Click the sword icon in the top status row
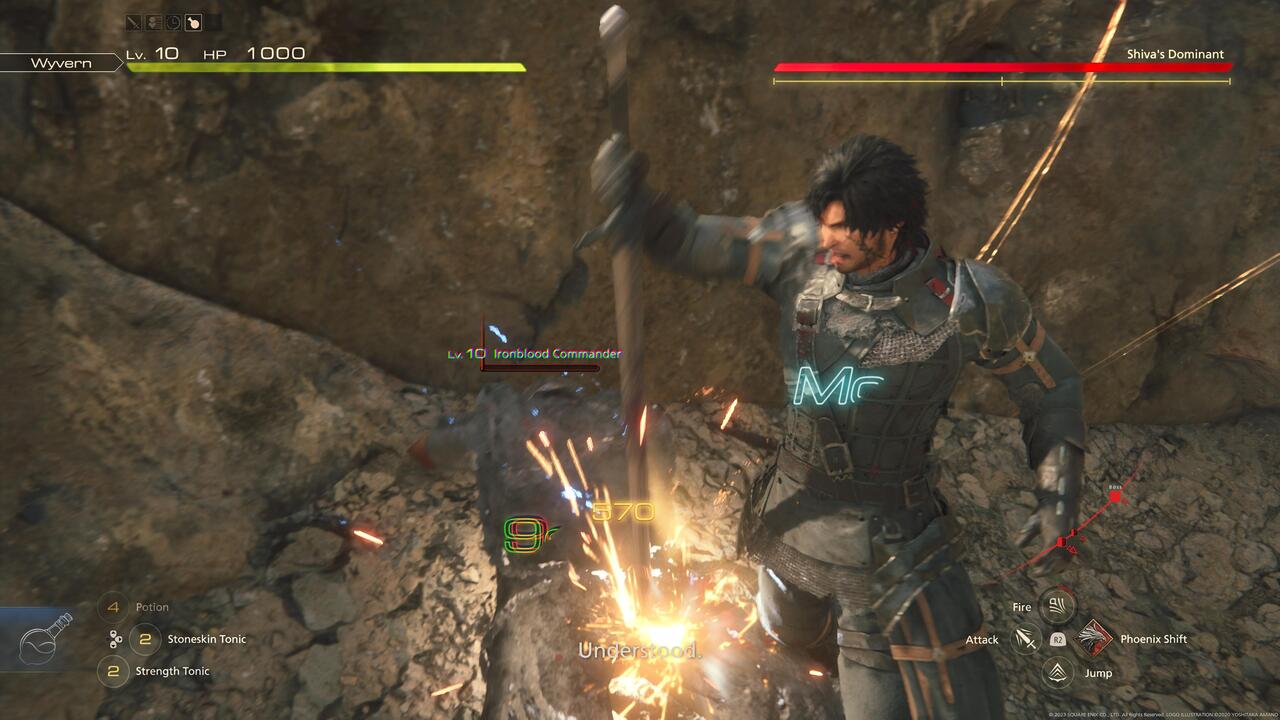The image size is (1280, 720). coord(134,22)
